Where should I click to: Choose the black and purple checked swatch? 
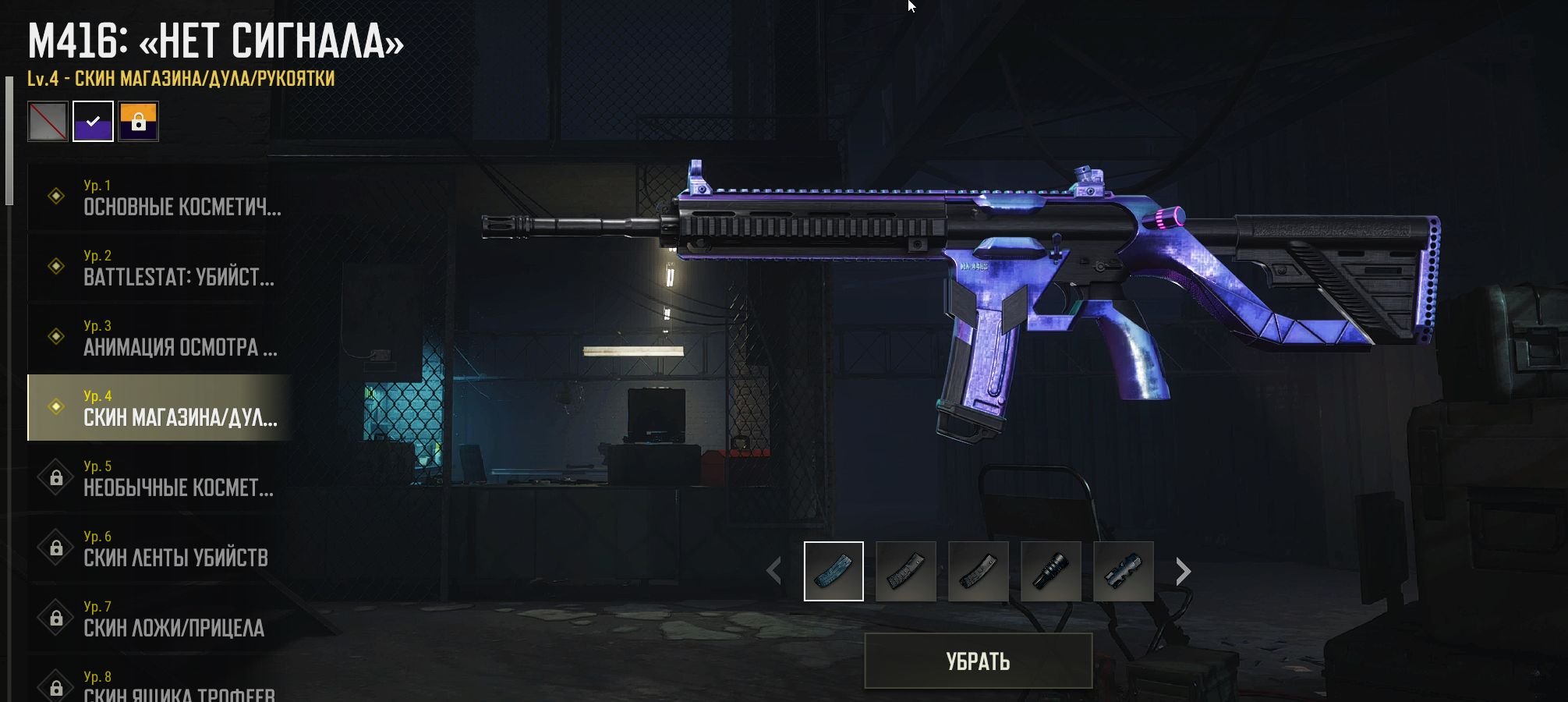pyautogui.click(x=93, y=122)
